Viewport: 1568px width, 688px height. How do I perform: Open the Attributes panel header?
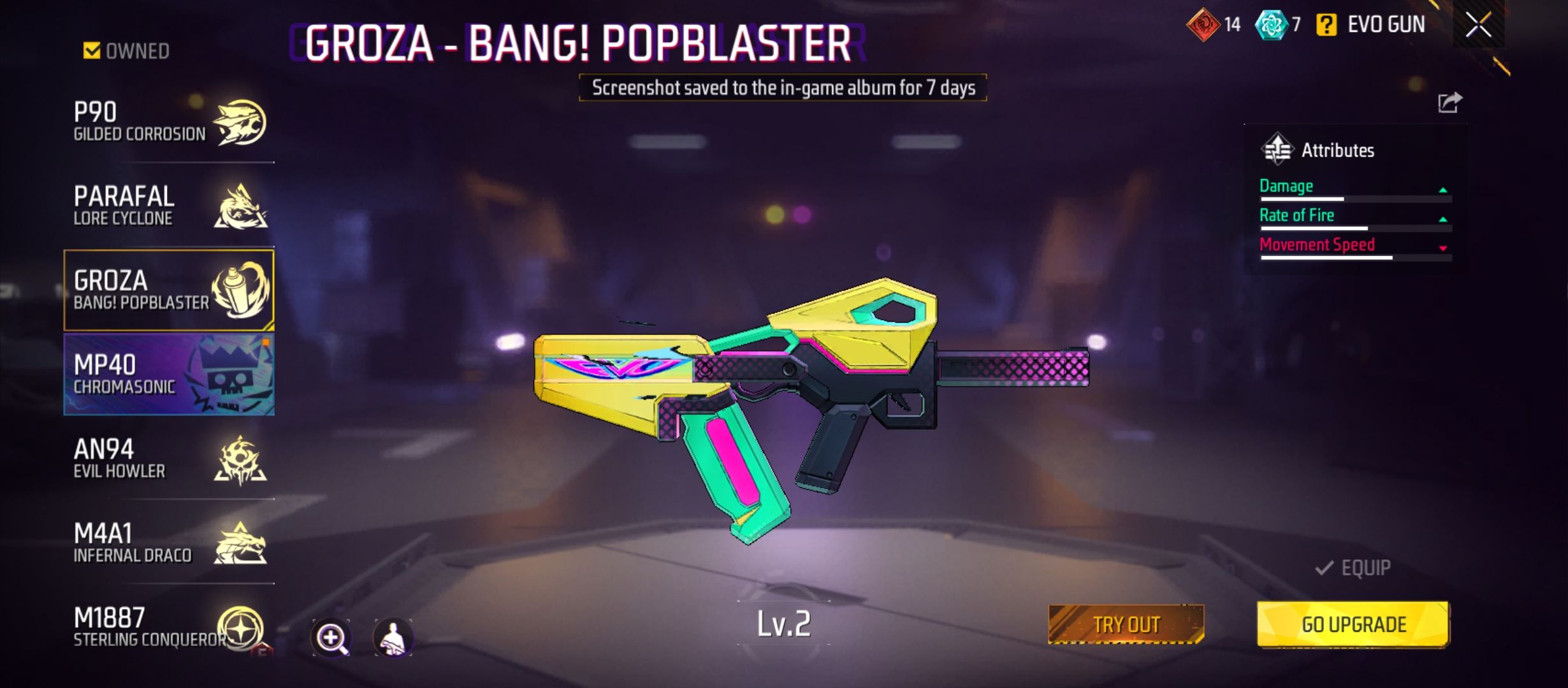point(1318,150)
